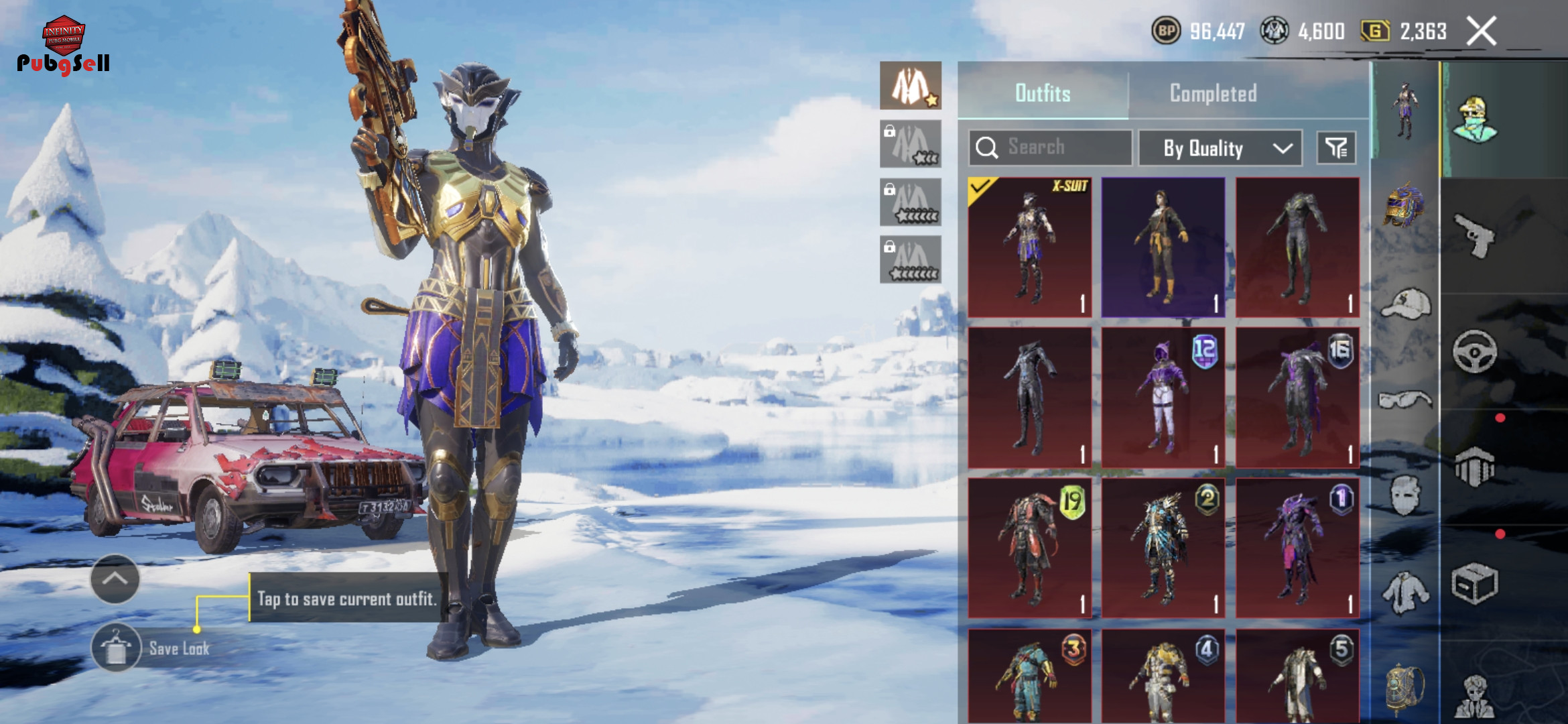Expand the round up-arrow button
Screen dimensions: 1568x724
coord(115,579)
